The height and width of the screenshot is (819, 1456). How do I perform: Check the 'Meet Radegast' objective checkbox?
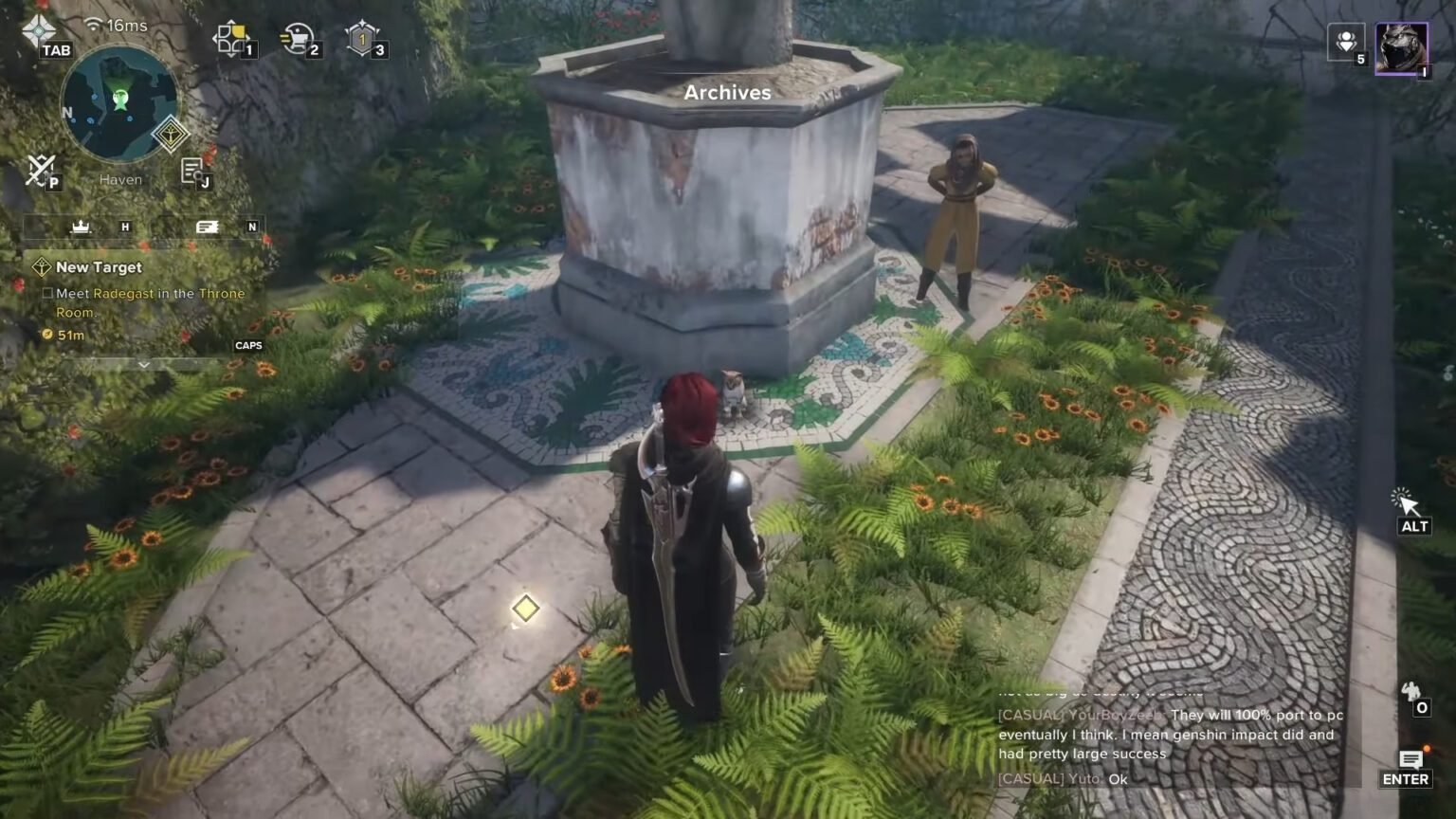click(x=47, y=294)
